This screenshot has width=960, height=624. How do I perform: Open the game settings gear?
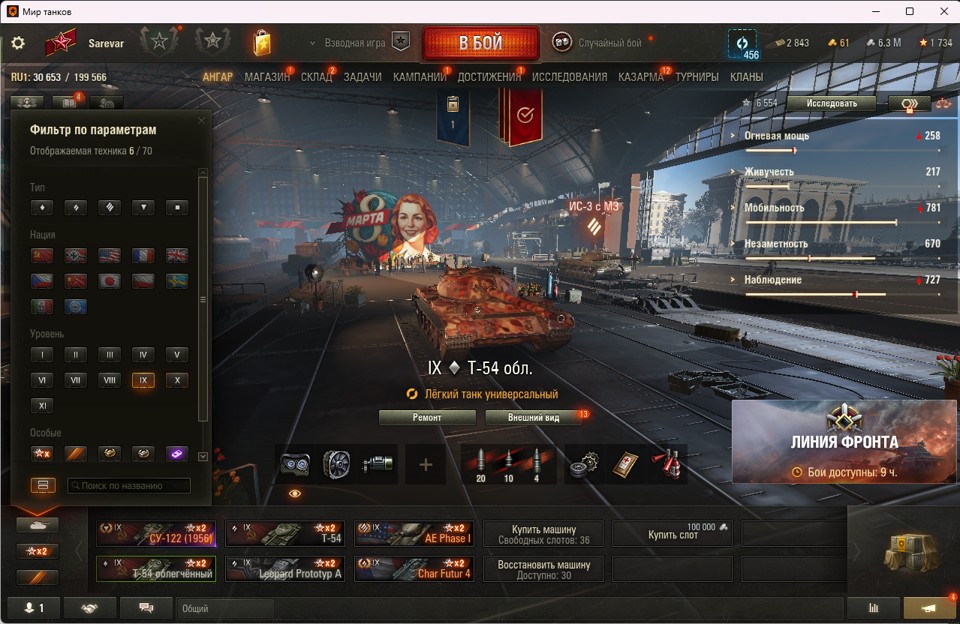coord(18,44)
